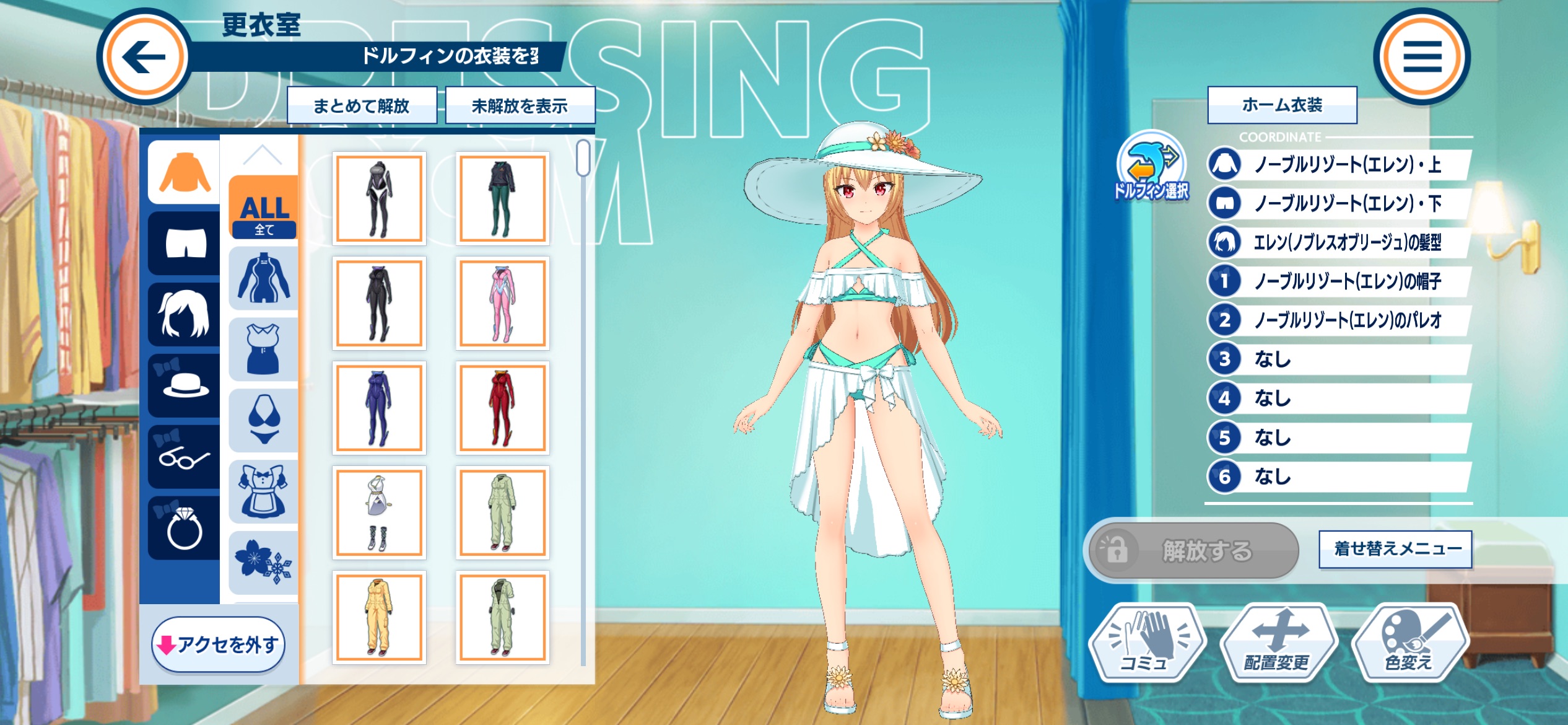This screenshot has width=1568, height=725.
Task: Go back using the arrow button
Action: tap(144, 57)
